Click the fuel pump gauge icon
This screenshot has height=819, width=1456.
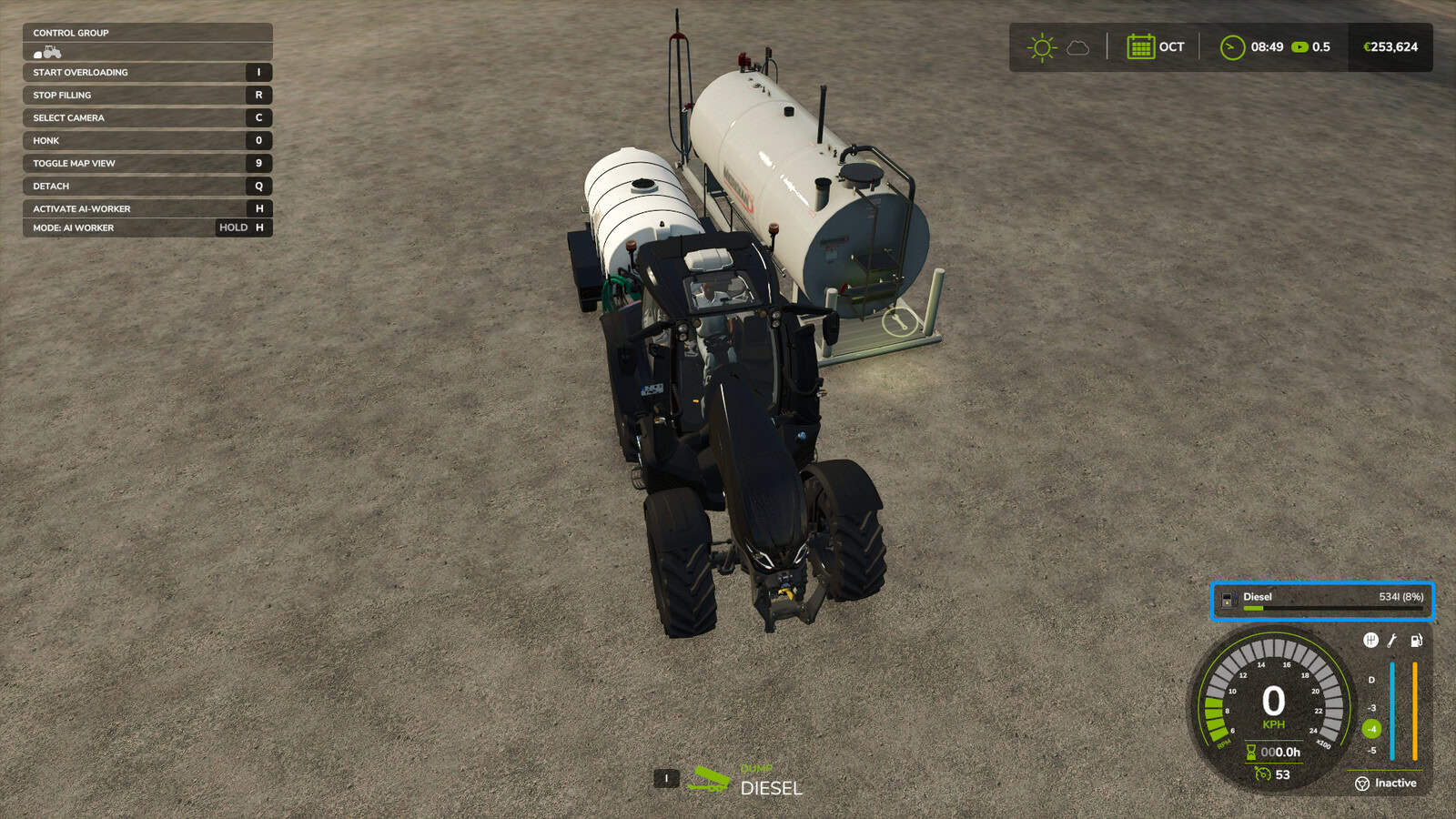tap(1416, 641)
